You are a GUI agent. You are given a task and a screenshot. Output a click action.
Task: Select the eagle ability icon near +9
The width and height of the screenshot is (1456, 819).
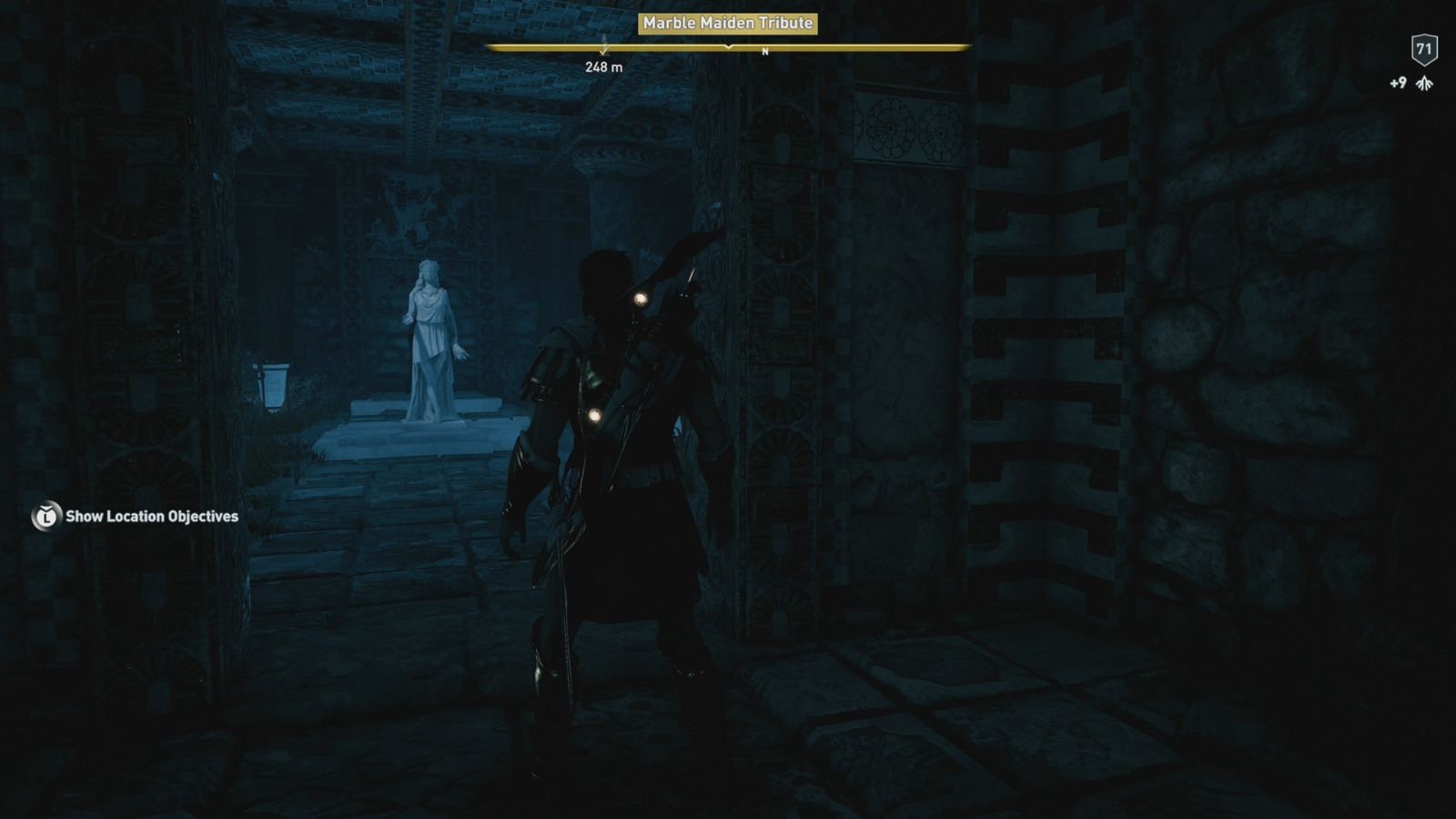point(1424,84)
